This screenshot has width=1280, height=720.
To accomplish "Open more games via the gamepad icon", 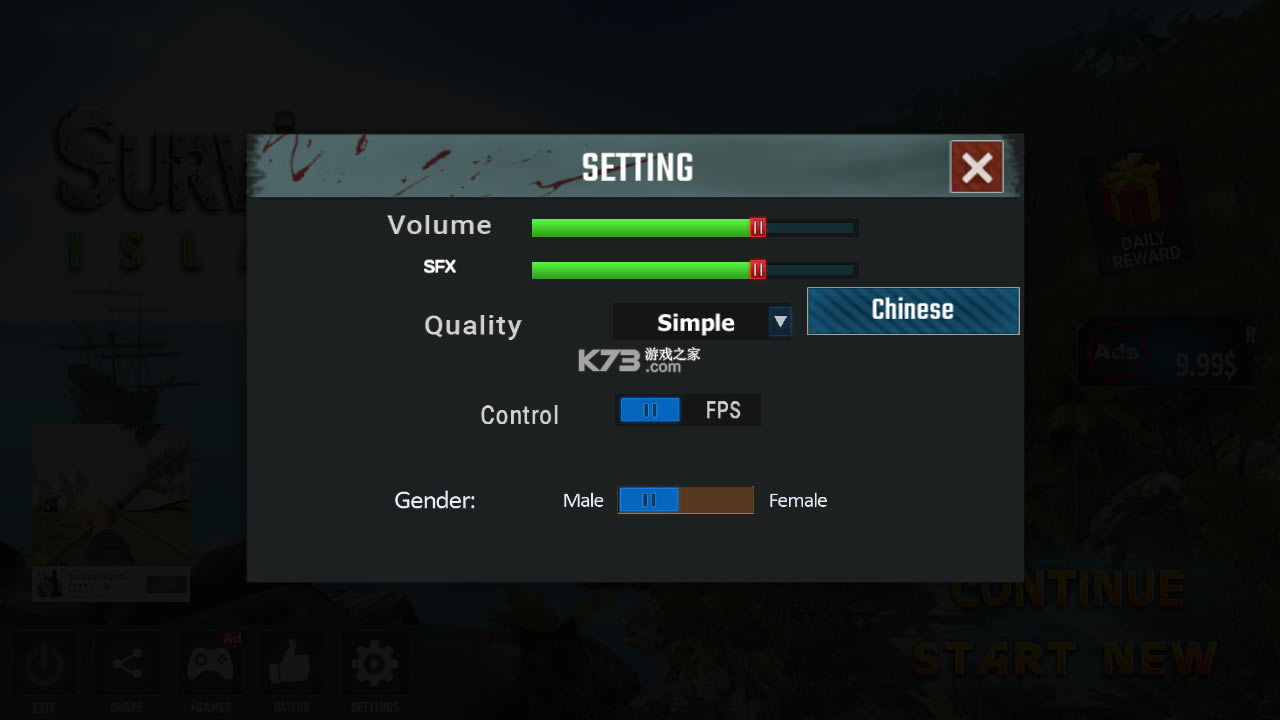I will (x=210, y=662).
